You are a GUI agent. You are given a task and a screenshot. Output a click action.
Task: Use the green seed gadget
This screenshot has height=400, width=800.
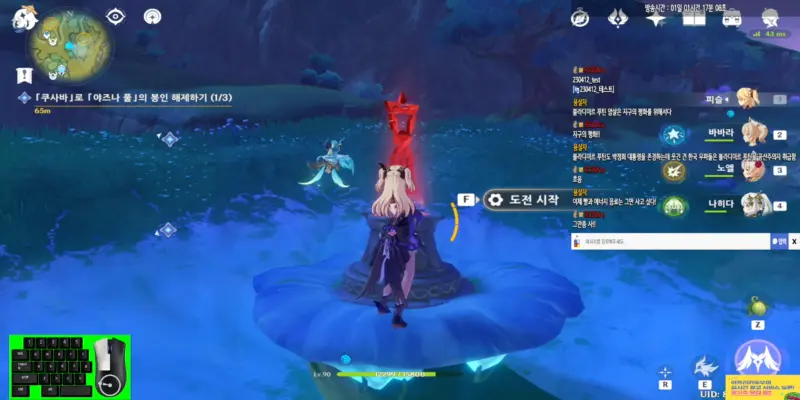[x=757, y=306]
